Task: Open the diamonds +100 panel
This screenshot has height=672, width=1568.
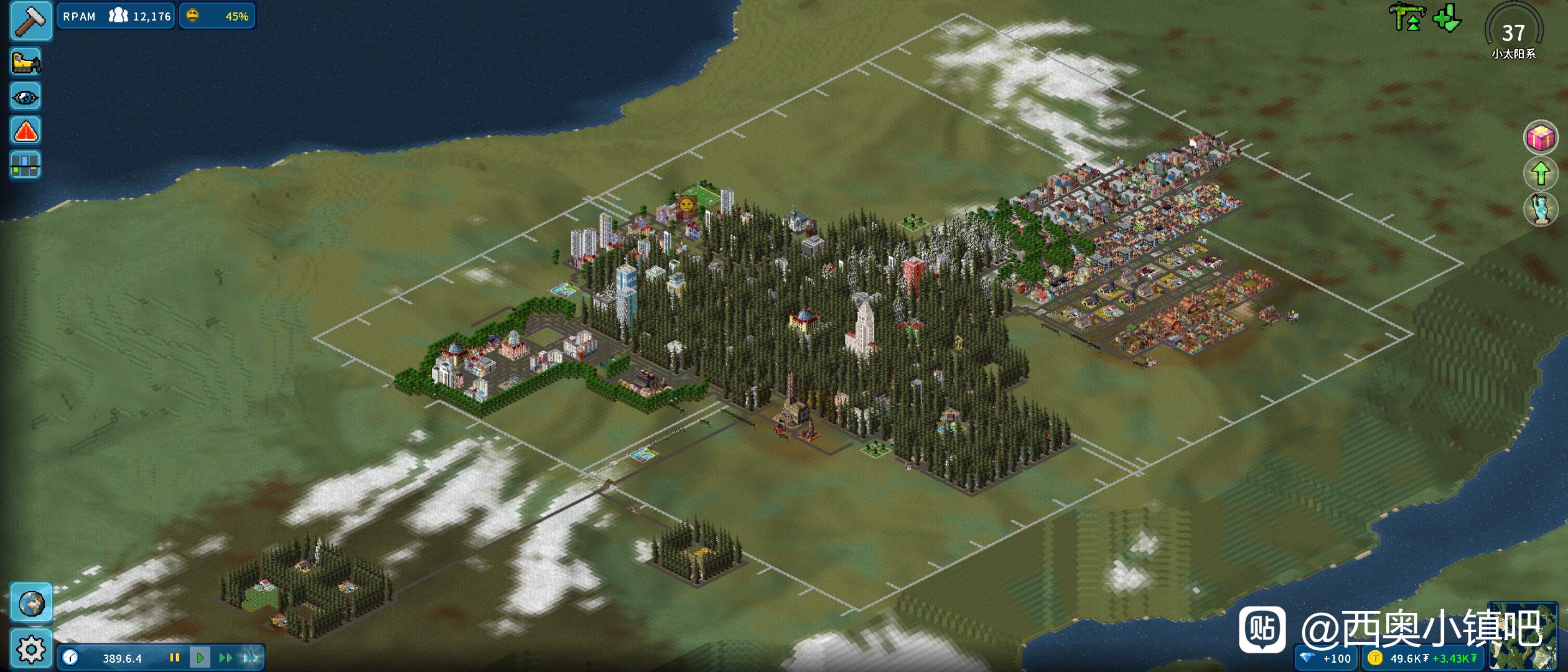Action: pyautogui.click(x=1327, y=658)
